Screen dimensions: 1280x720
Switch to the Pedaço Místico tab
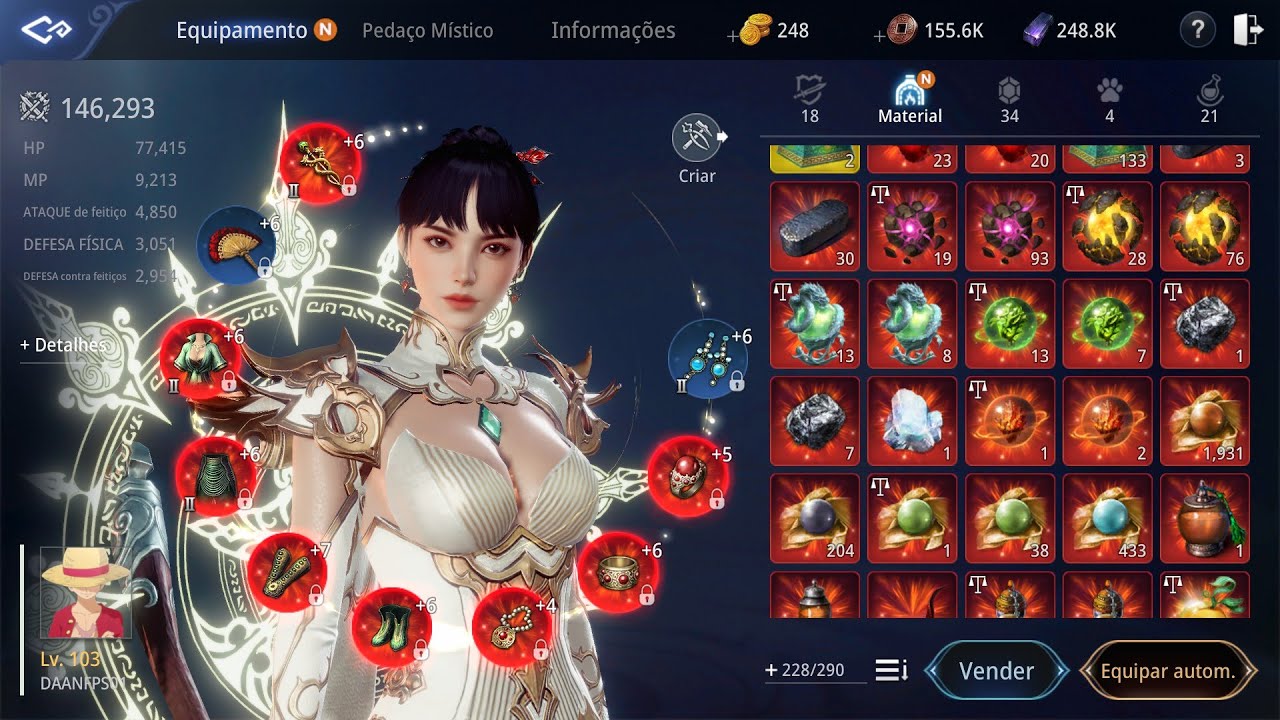click(427, 31)
